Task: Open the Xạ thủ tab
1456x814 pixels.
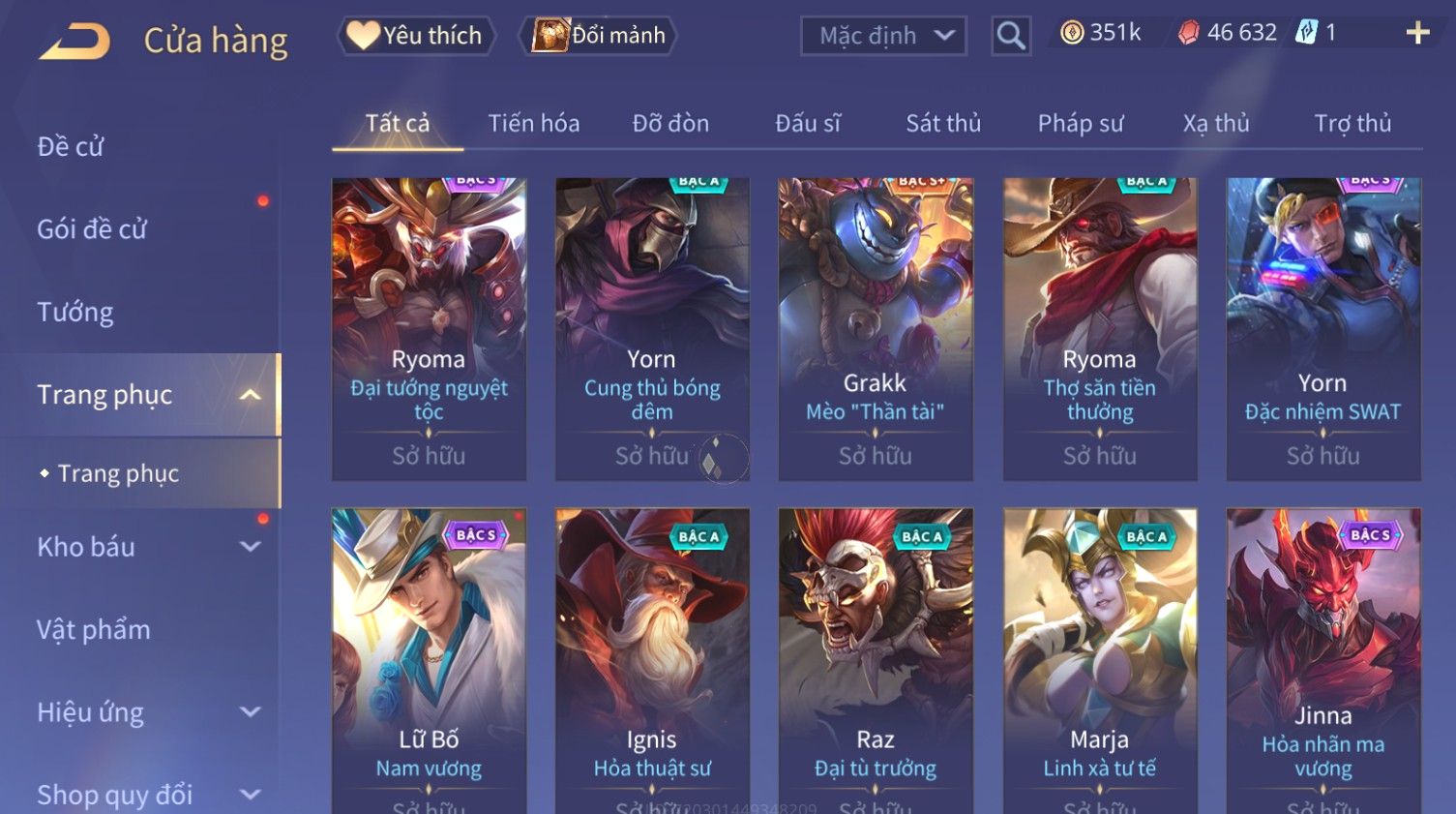Action: pos(1216,123)
